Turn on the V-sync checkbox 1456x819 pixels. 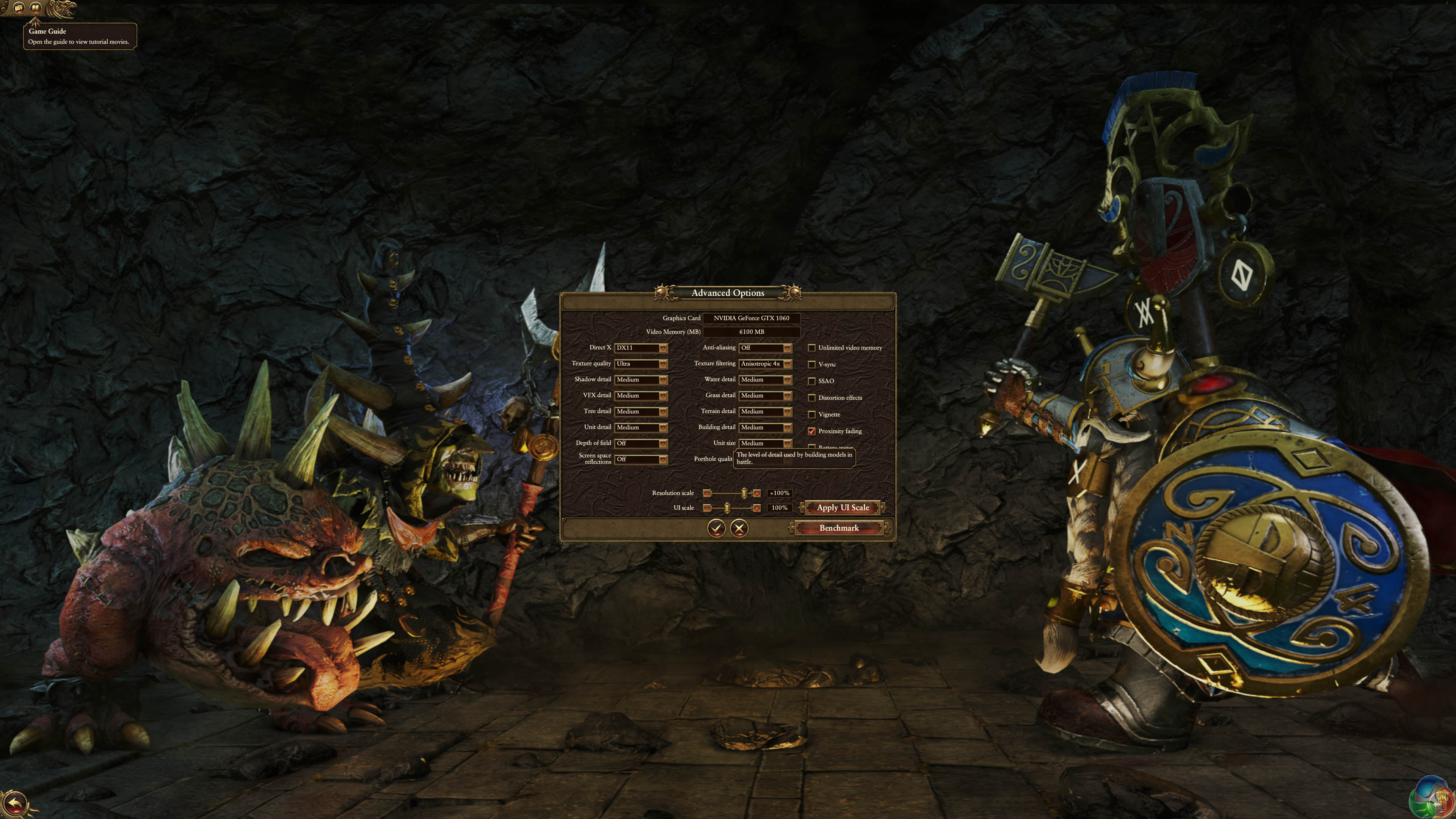[812, 364]
